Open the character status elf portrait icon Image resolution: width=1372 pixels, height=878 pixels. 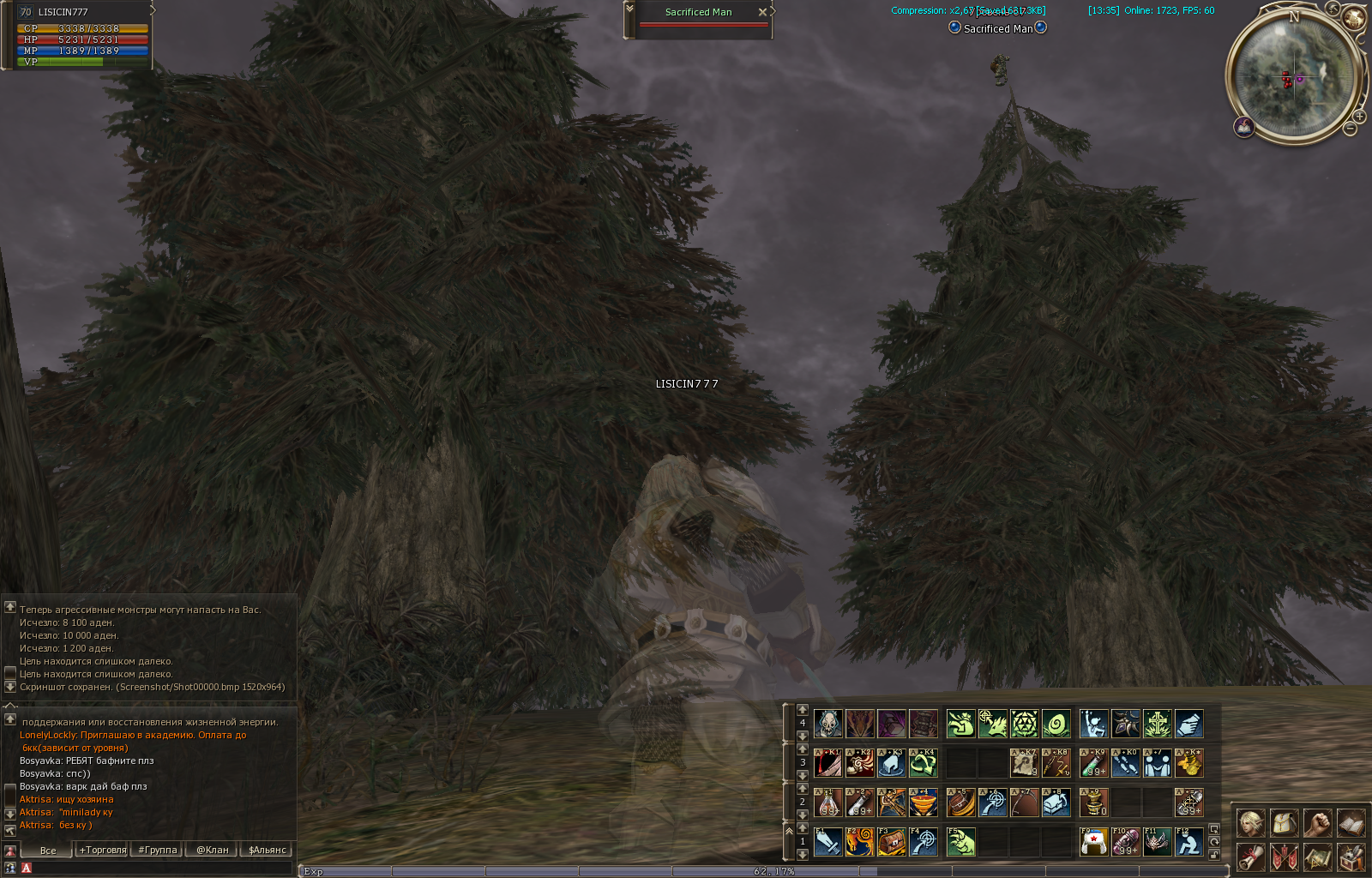coord(1250,823)
